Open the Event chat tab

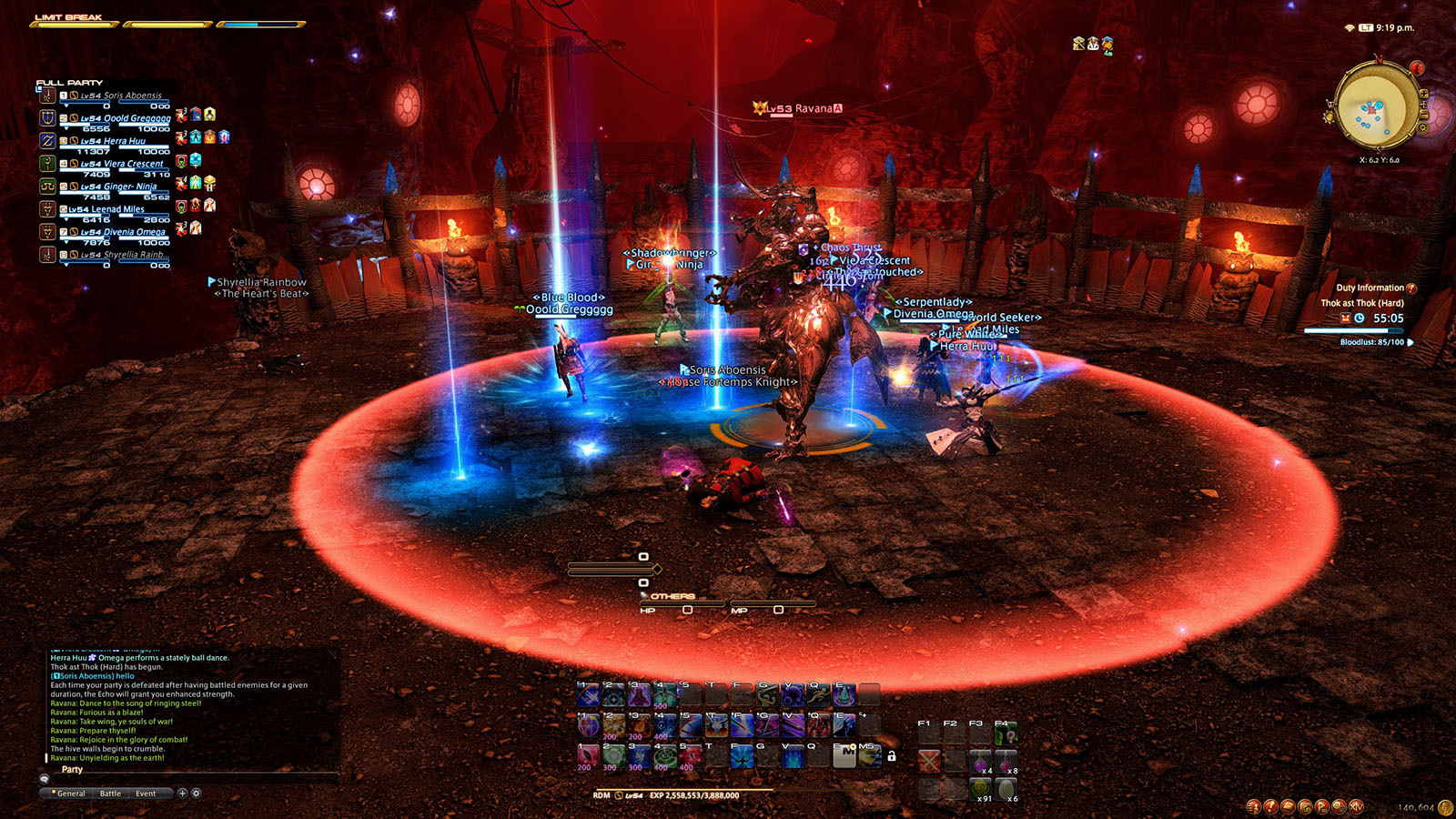(x=146, y=794)
